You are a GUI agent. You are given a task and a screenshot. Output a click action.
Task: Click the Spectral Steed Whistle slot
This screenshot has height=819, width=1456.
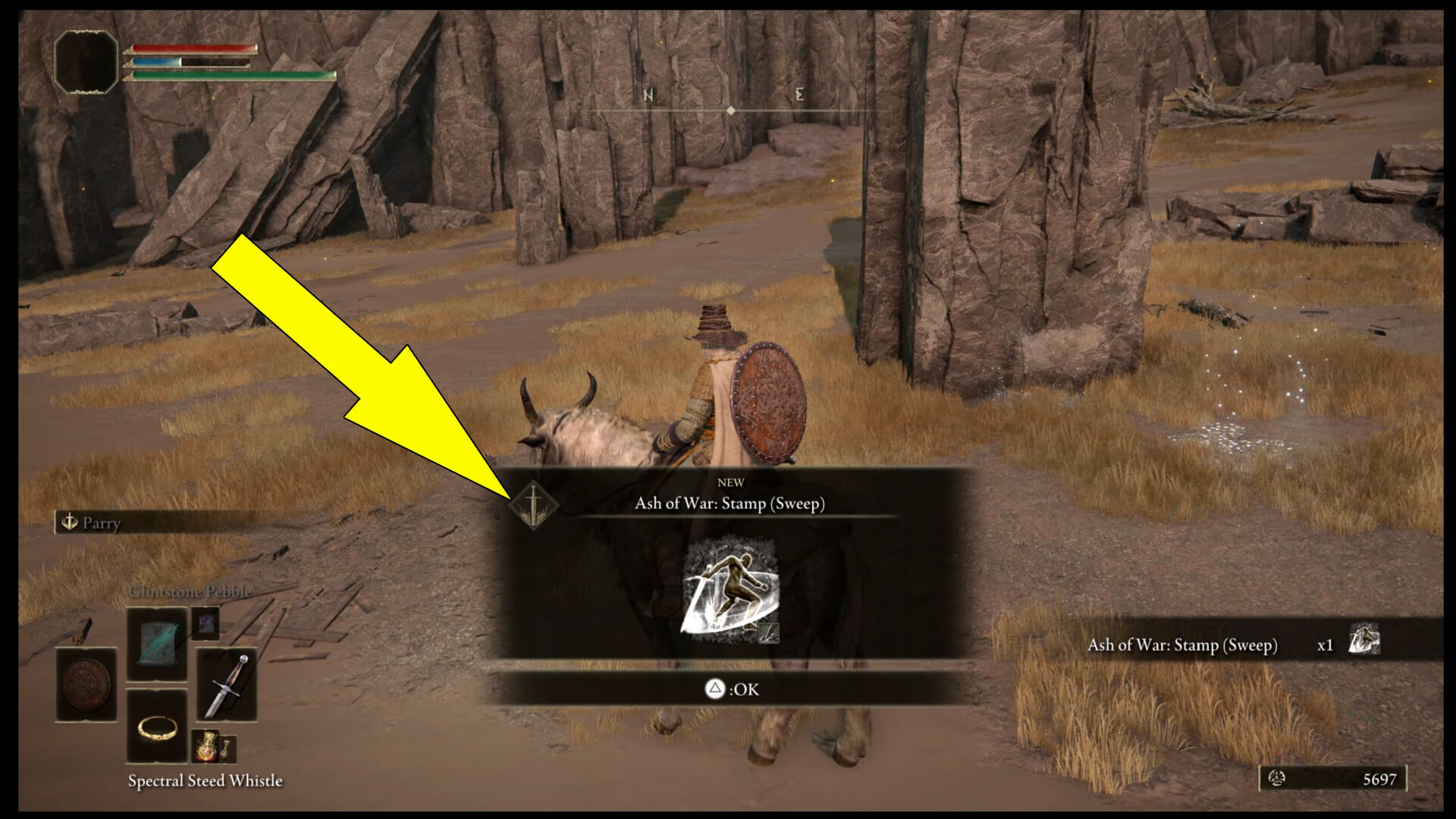click(157, 728)
